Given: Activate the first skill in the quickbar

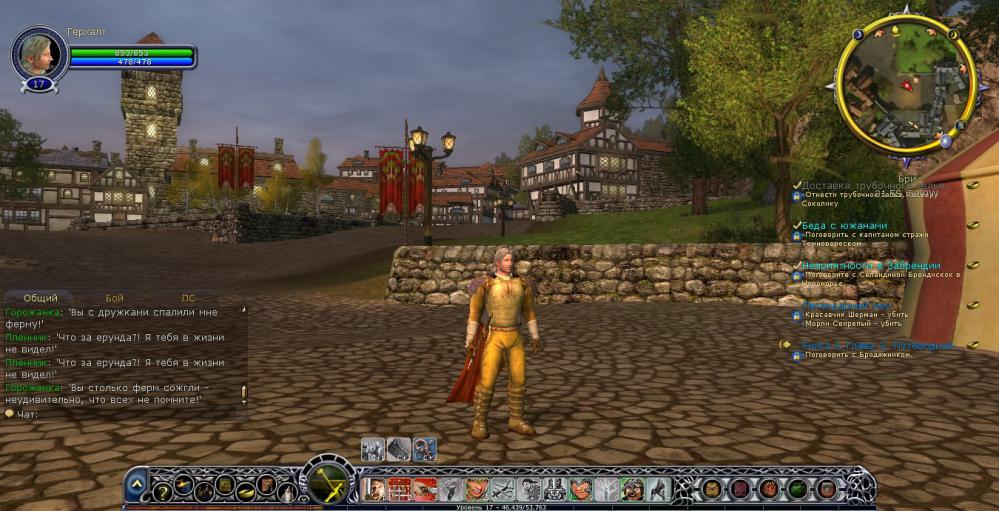Looking at the screenshot, I should point(374,489).
